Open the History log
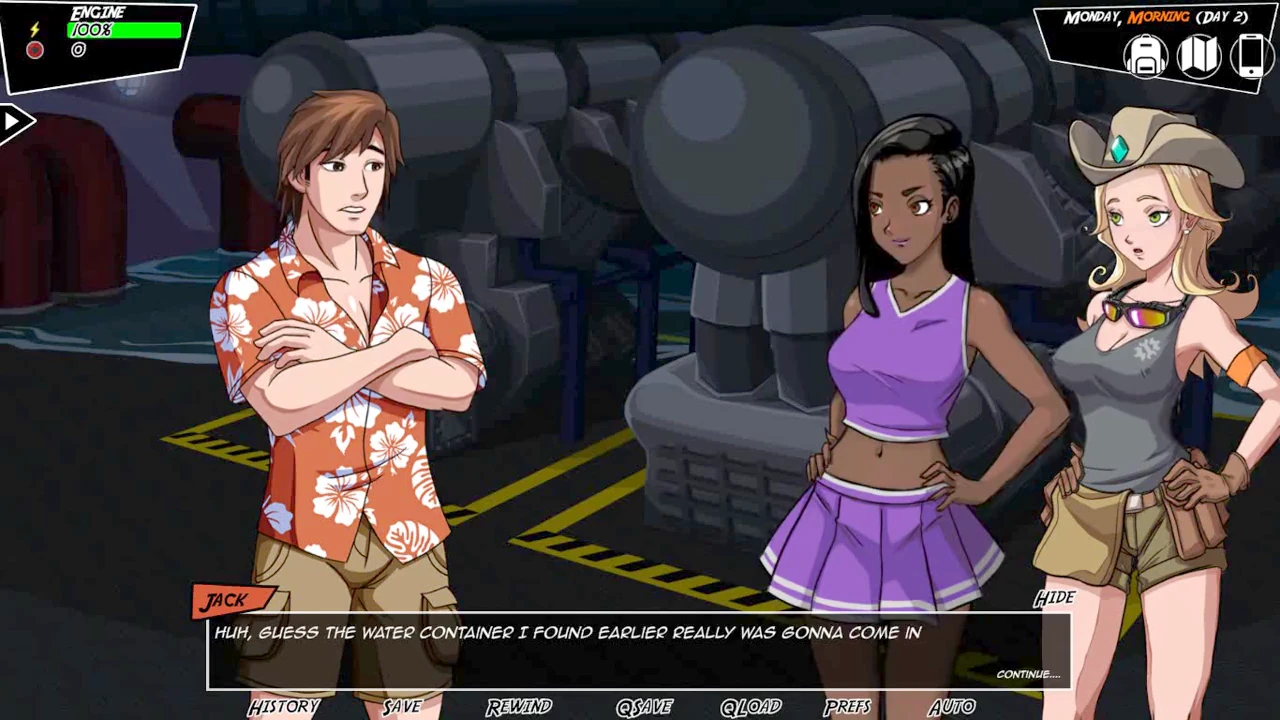The height and width of the screenshot is (720, 1280). (x=283, y=707)
